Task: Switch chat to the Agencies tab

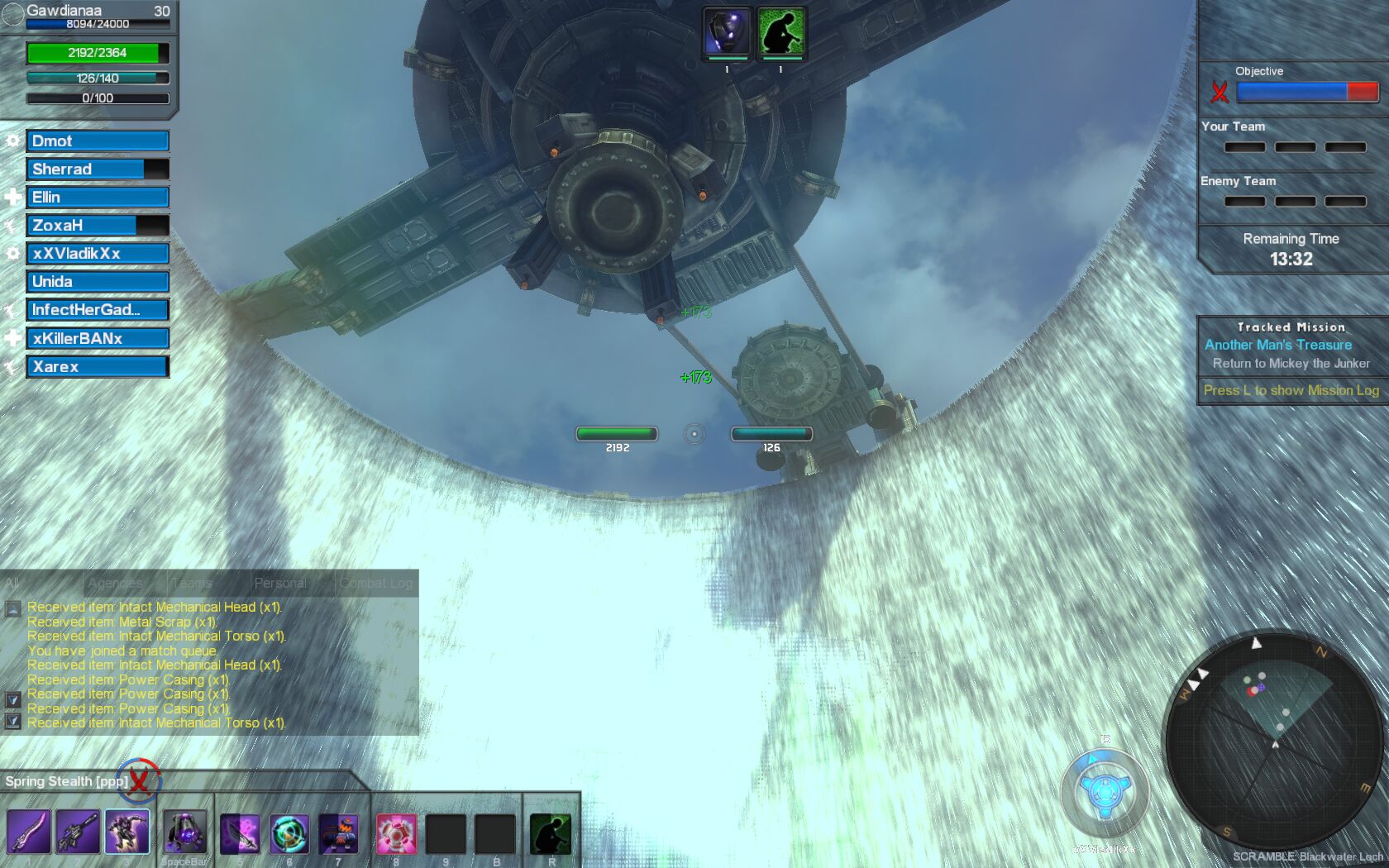Action: 115,583
